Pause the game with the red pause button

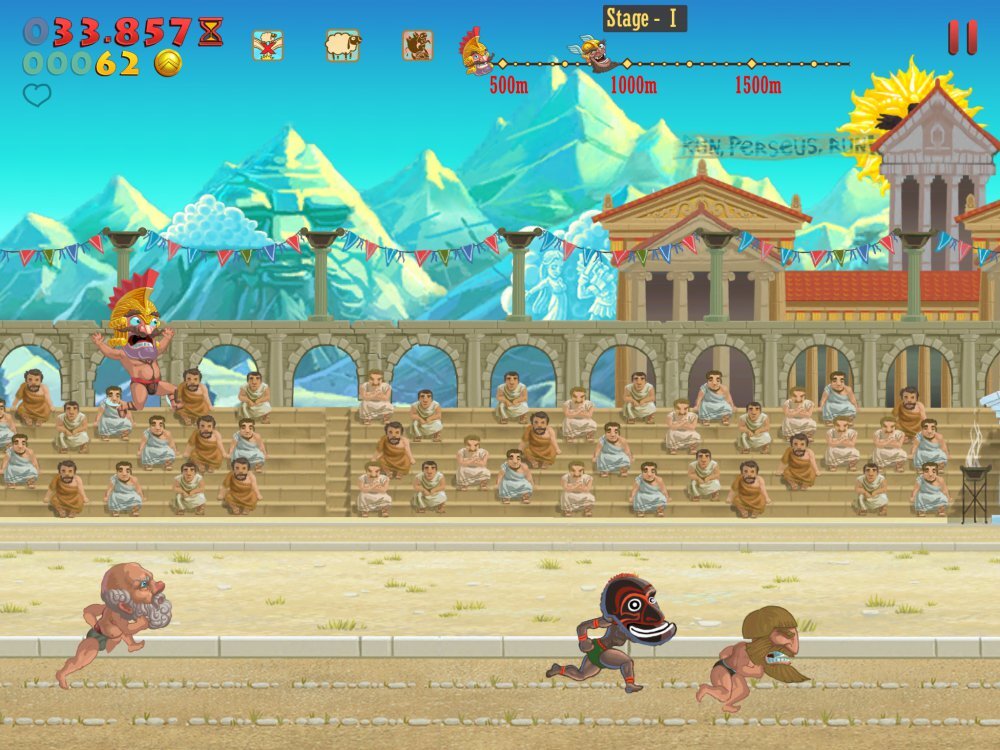click(x=962, y=37)
